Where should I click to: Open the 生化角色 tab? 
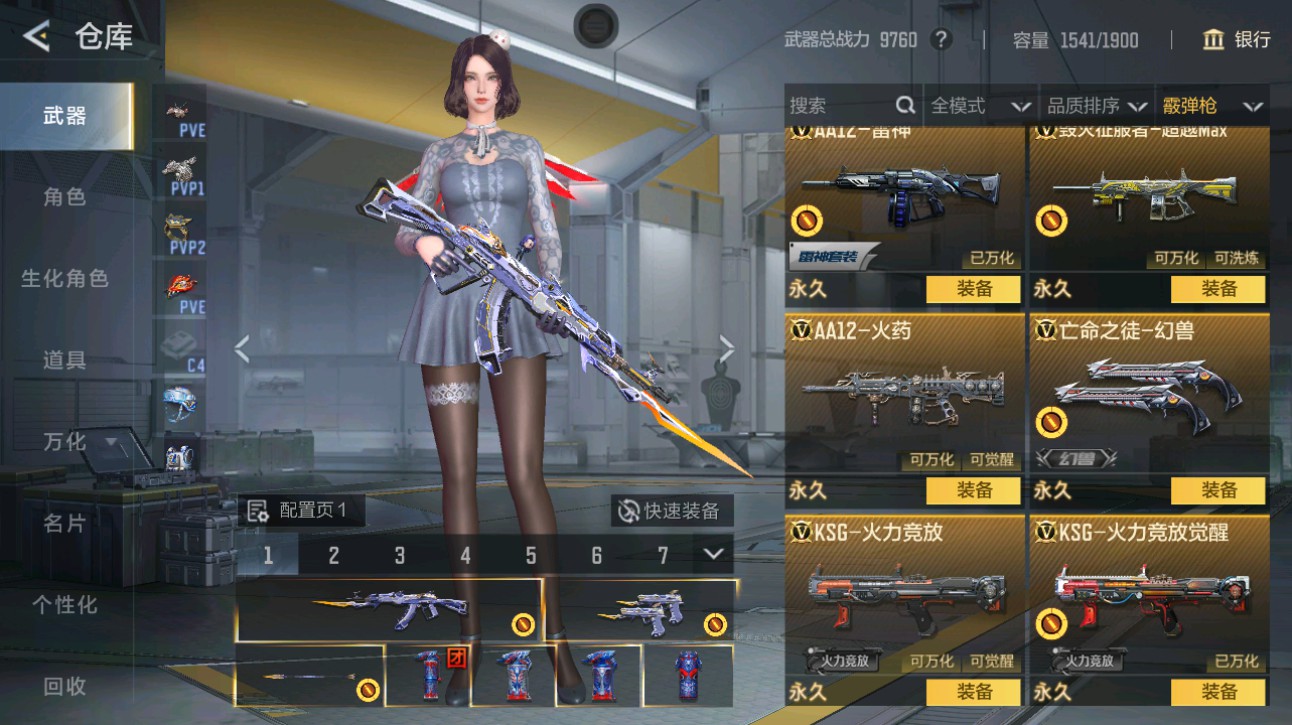click(x=65, y=278)
